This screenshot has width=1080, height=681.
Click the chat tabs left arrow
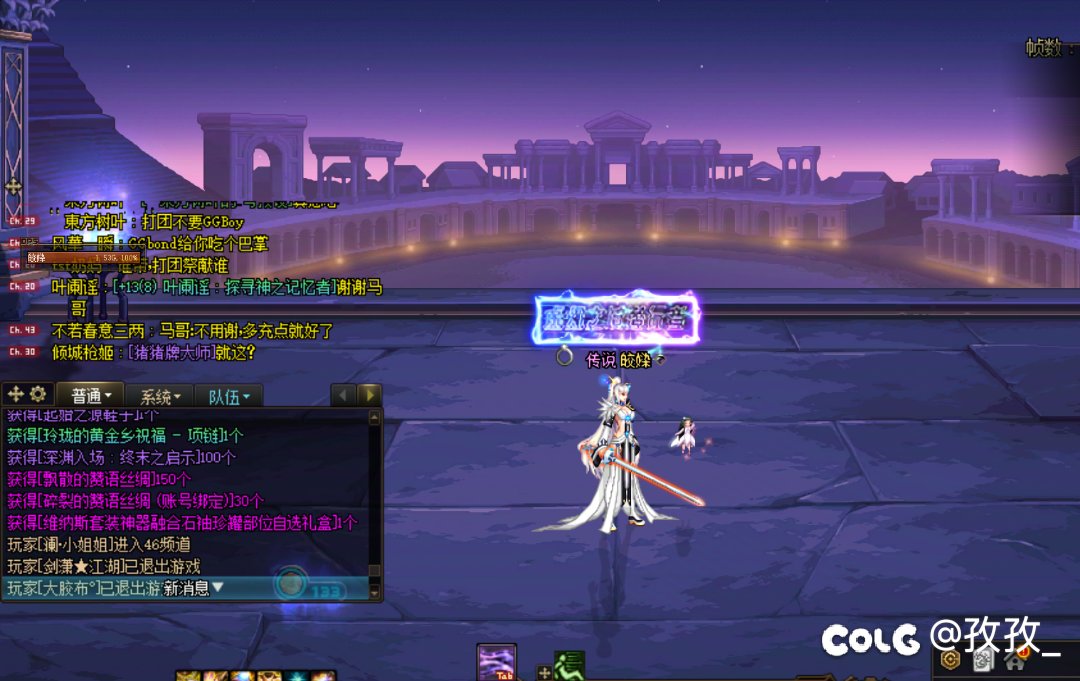[343, 395]
